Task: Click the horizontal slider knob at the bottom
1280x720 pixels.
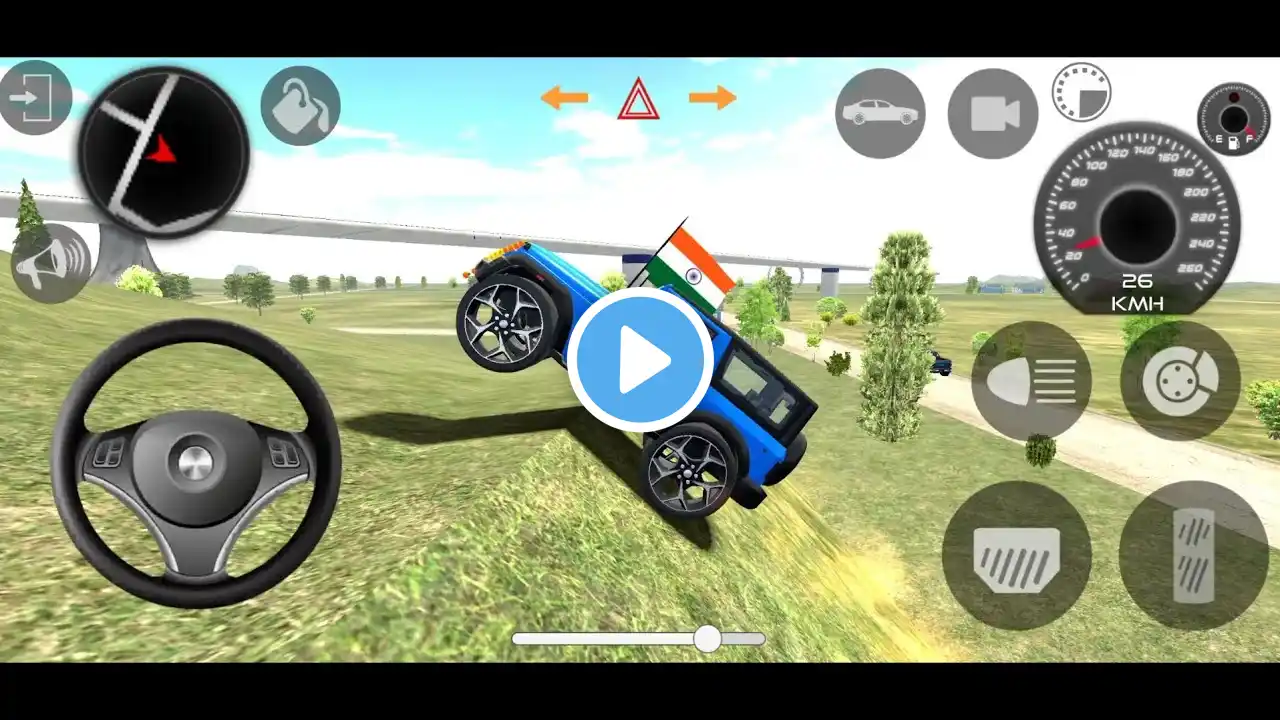Action: [x=707, y=639]
